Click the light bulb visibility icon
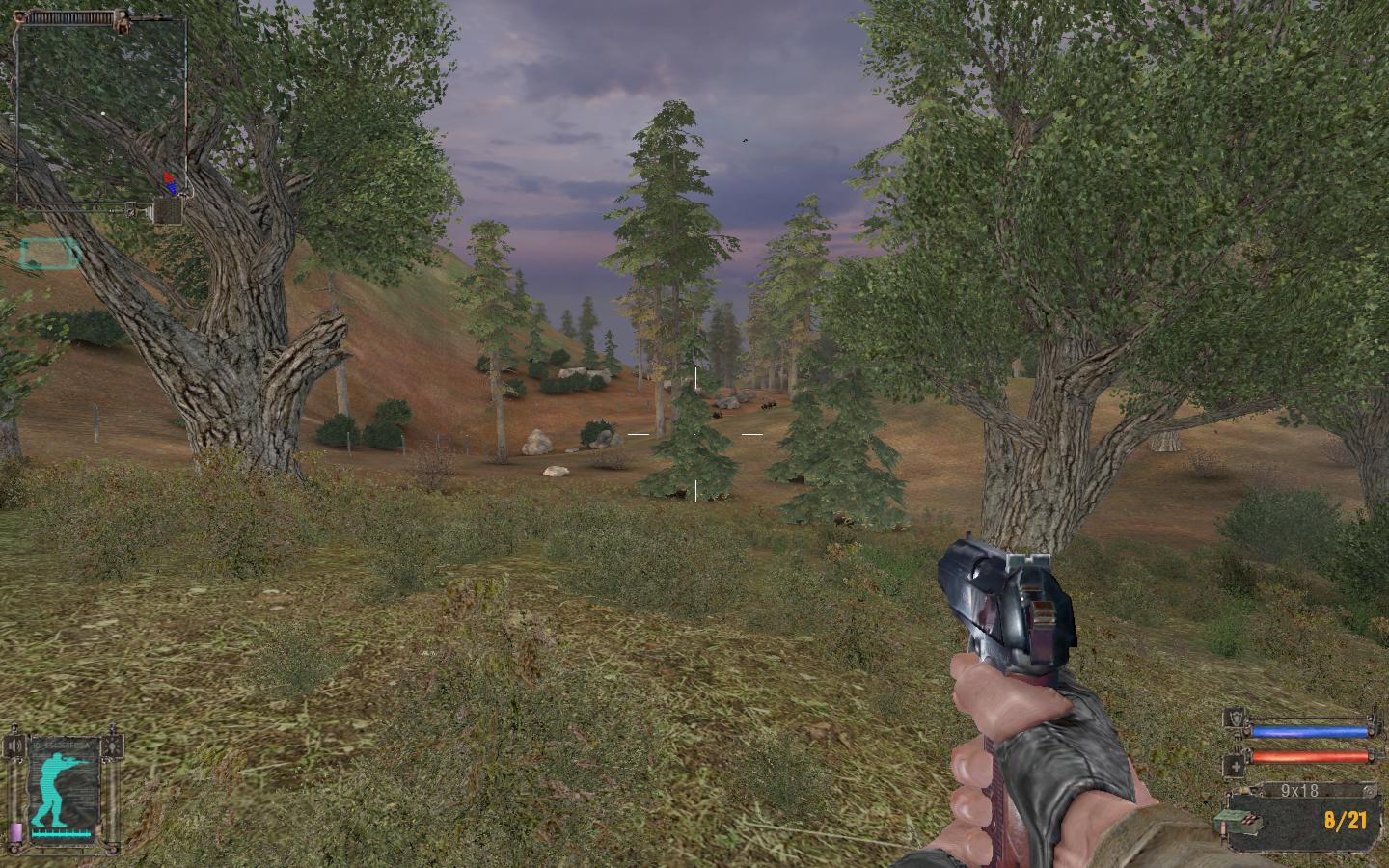The image size is (1389, 868). click(x=114, y=747)
